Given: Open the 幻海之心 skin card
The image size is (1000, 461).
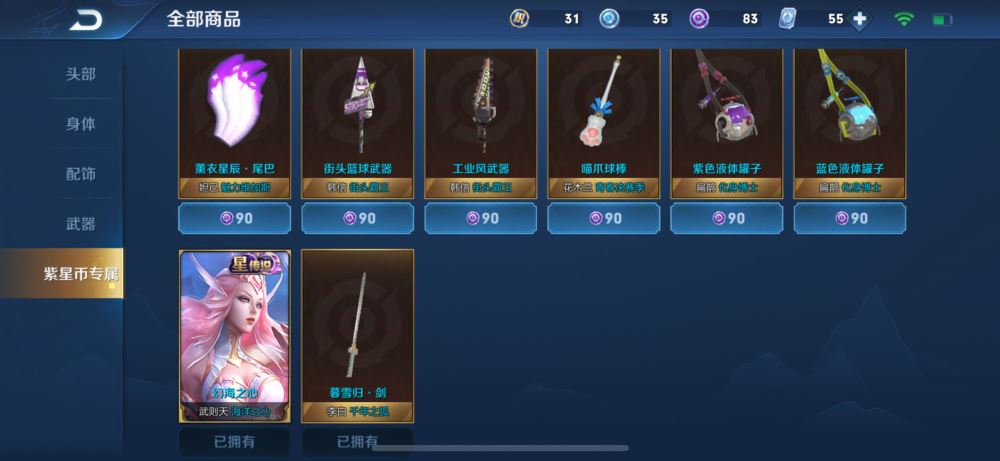Looking at the screenshot, I should pyautogui.click(x=234, y=335).
